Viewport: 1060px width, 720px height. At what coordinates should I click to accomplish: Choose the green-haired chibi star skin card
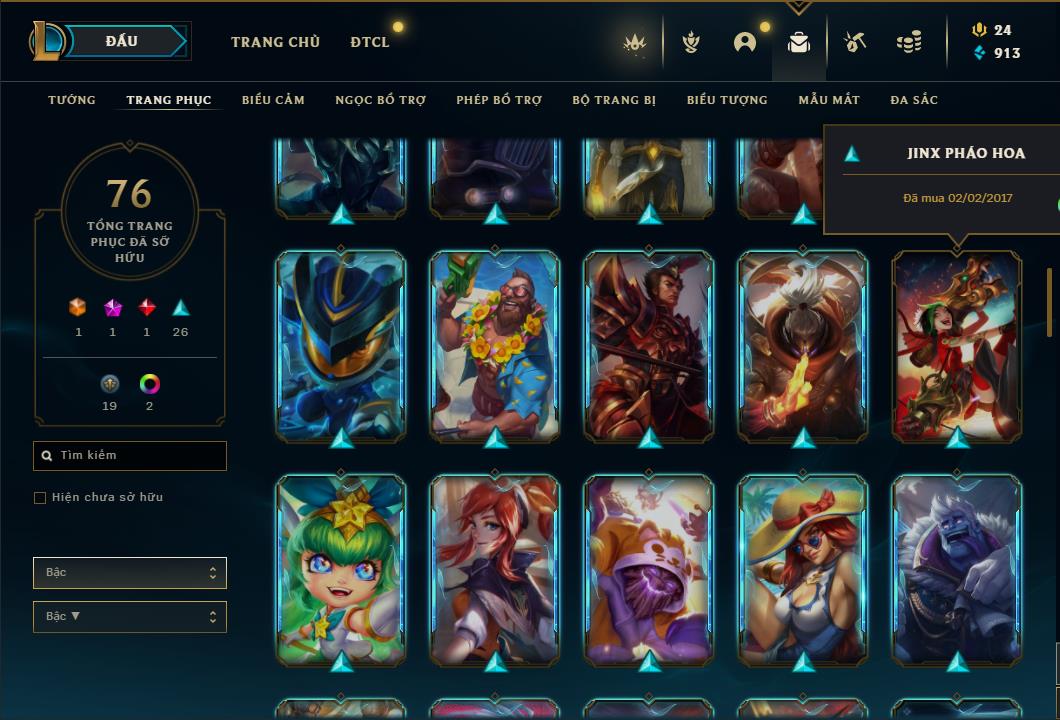click(341, 570)
